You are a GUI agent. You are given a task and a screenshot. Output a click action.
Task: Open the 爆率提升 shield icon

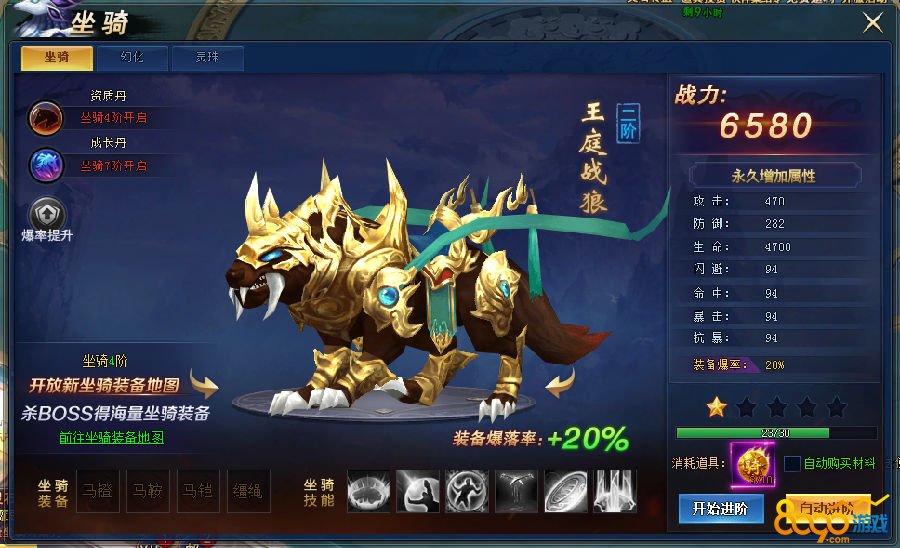coord(47,213)
